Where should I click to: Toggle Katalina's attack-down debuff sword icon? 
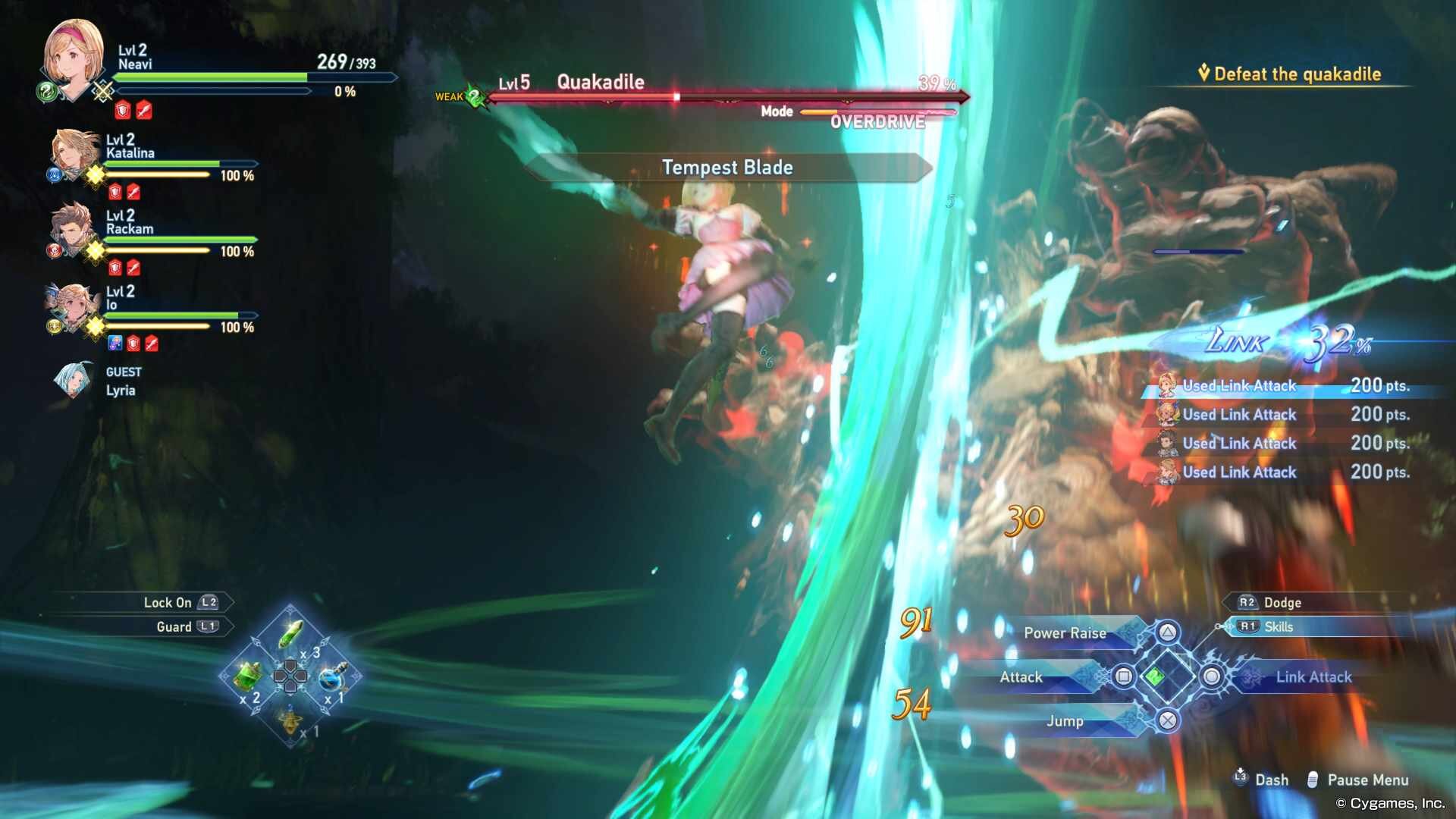pos(133,191)
